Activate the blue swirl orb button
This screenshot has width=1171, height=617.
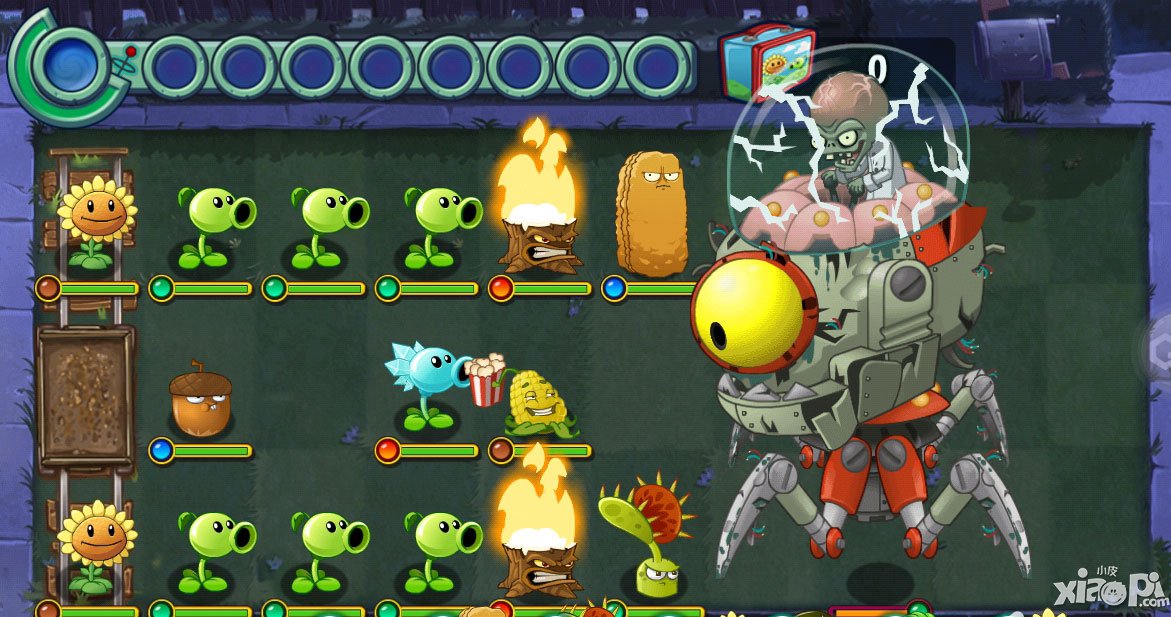69,63
